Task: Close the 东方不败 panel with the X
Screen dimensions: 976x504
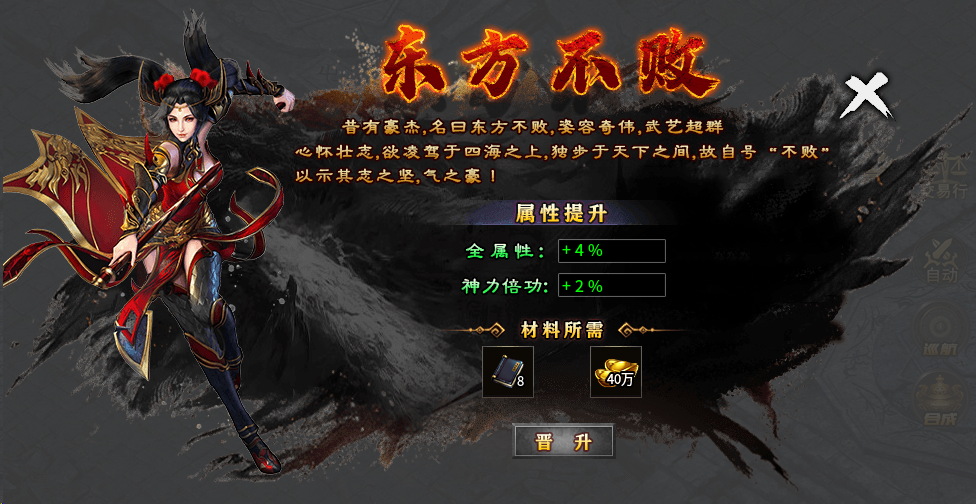Action: 866,97
